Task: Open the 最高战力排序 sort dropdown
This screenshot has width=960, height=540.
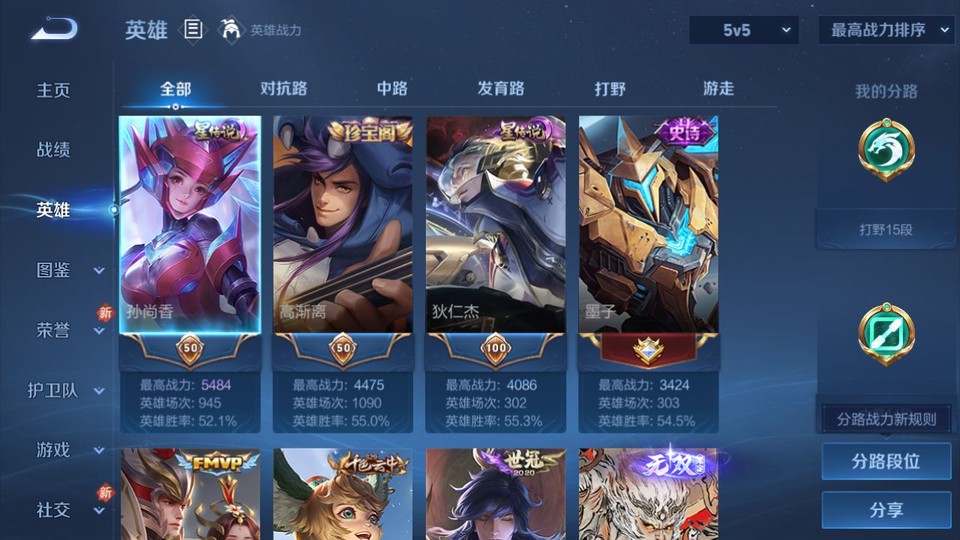Action: pos(886,30)
